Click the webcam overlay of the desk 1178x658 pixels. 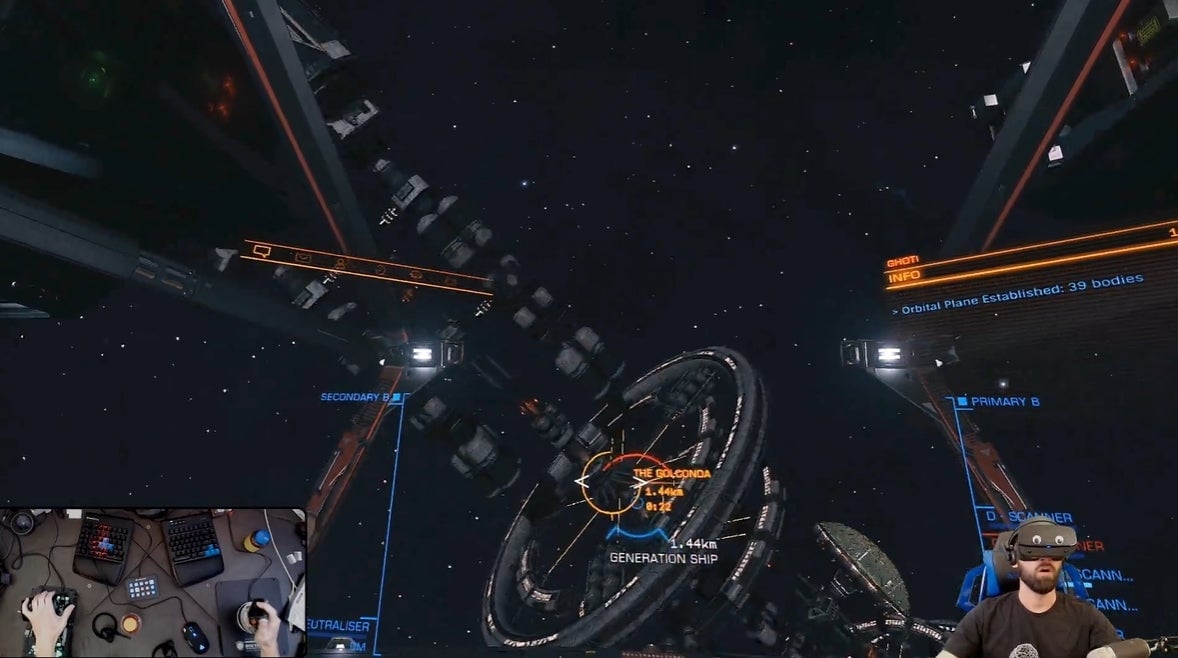tap(153, 582)
